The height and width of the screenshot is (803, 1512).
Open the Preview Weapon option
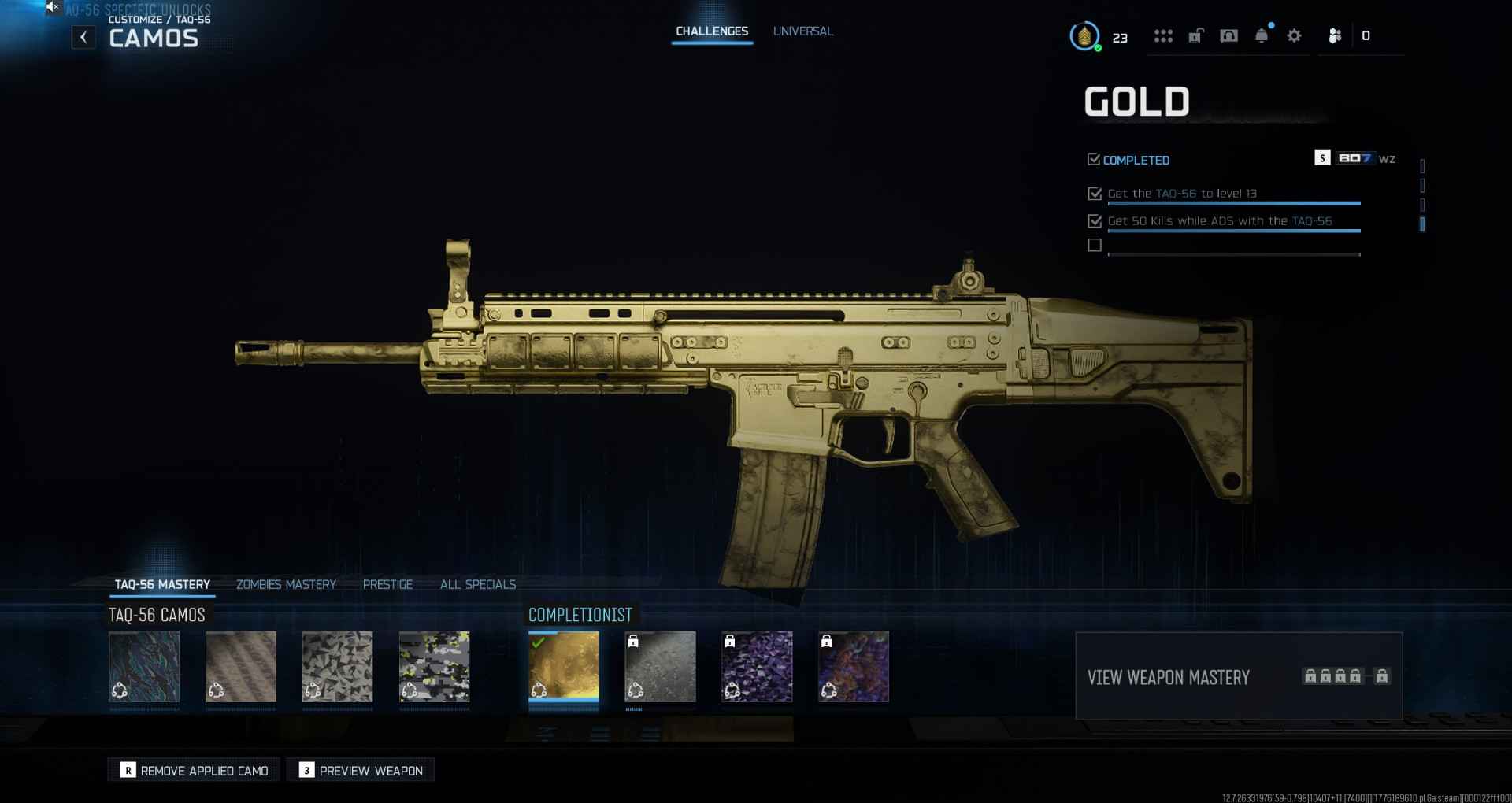click(x=361, y=770)
